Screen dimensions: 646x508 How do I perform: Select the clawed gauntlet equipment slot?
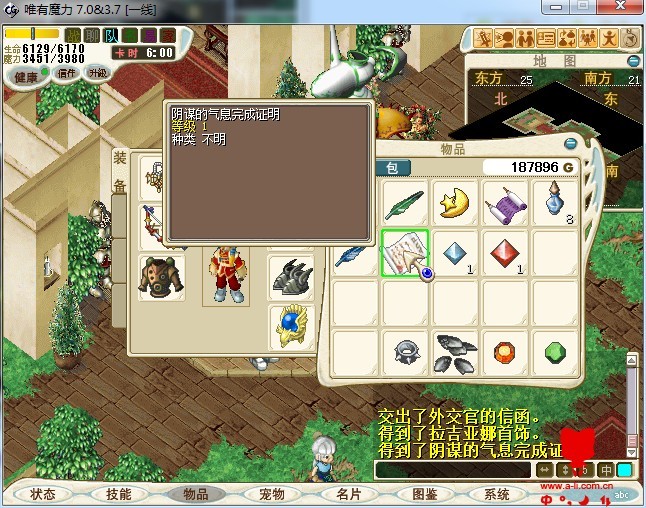tap(291, 276)
